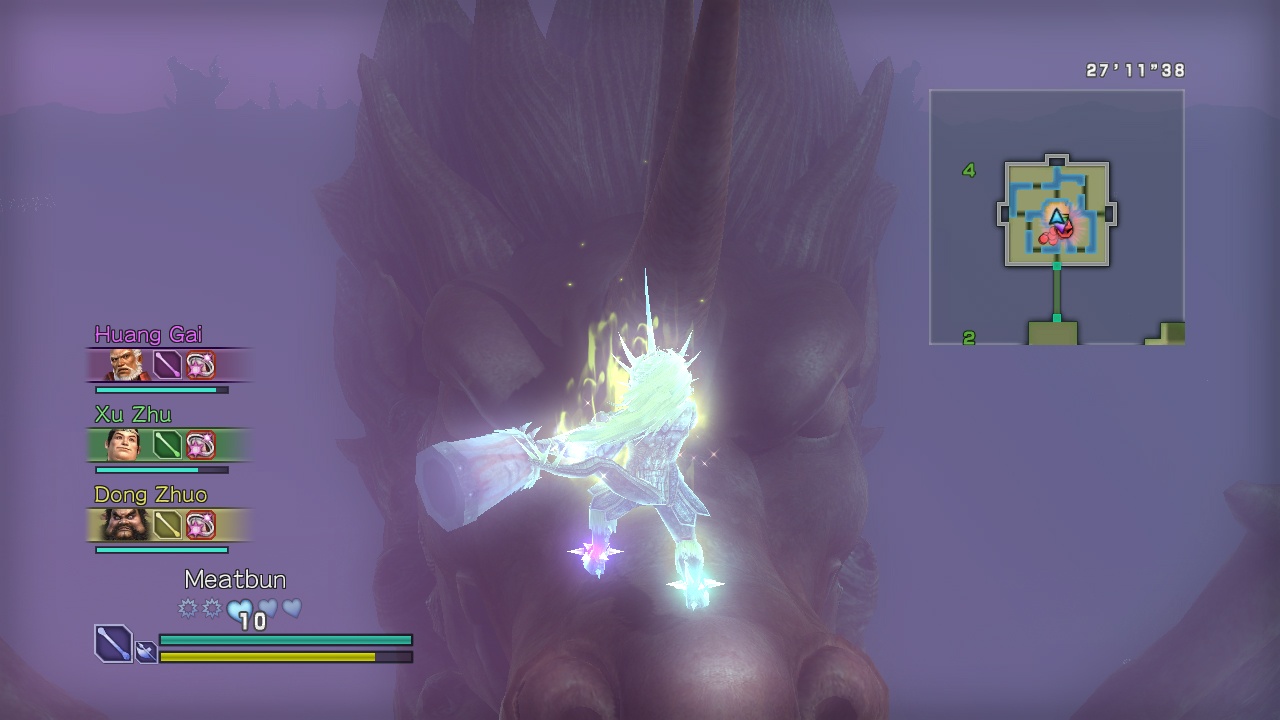Viewport: 1280px width, 720px height.
Task: Click the small axe sub-weapon icon
Action: [x=146, y=652]
